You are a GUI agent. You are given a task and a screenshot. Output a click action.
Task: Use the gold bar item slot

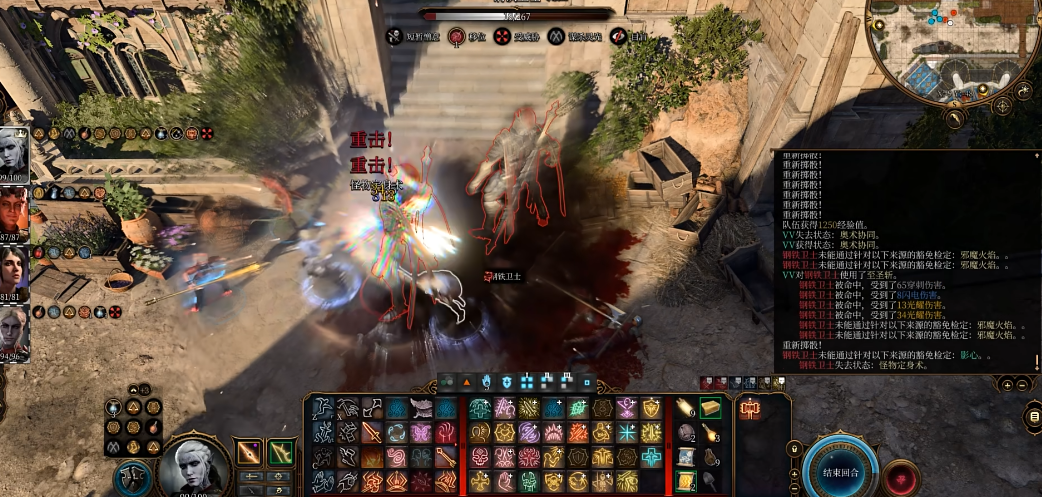711,408
